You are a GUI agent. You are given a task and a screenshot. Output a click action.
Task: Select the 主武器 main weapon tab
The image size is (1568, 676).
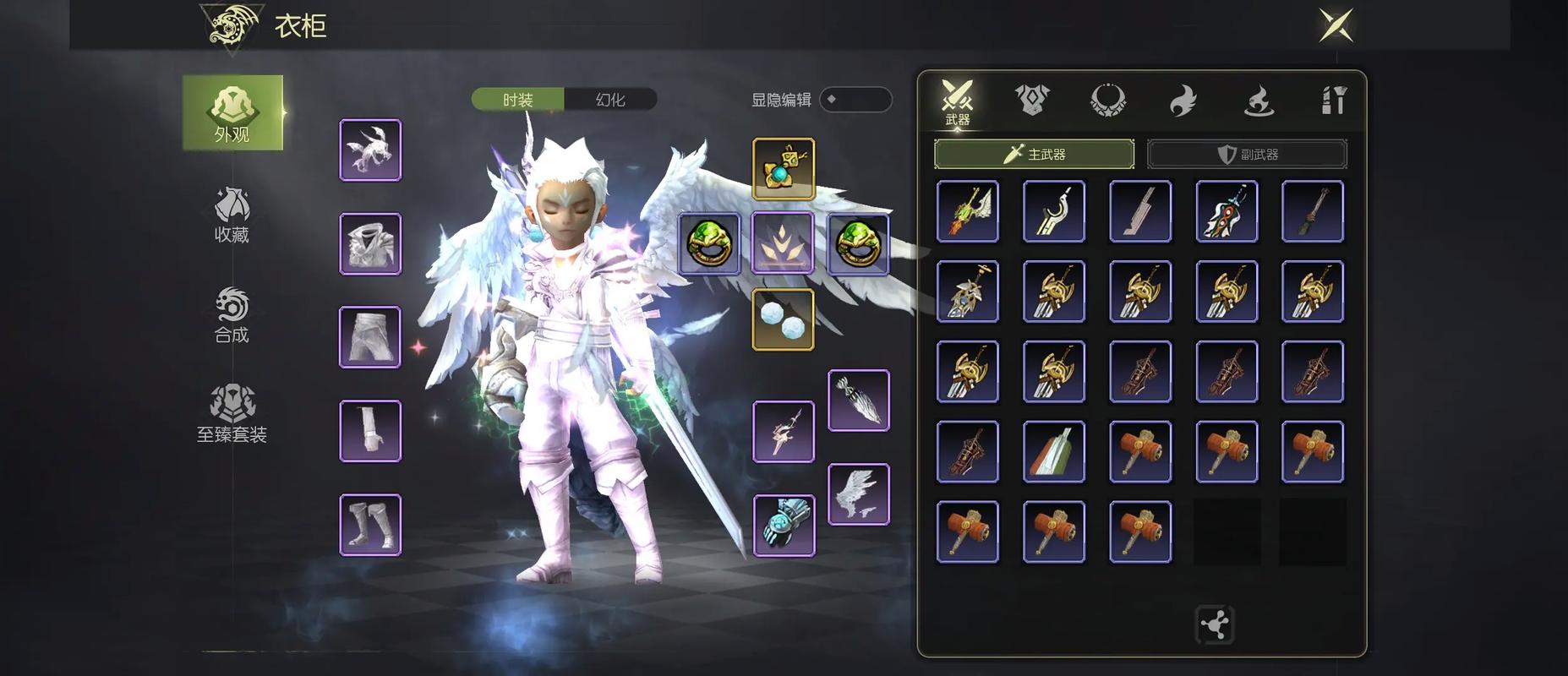[1034, 154]
